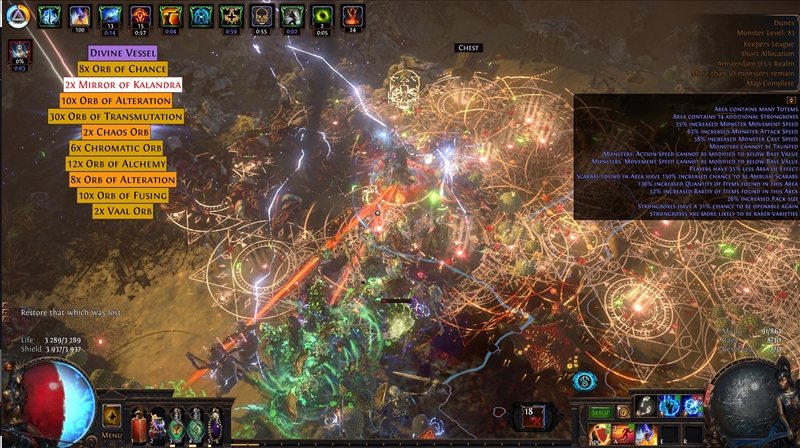Open the circular triangle overlay icon
The image size is (800, 448).
15,17
